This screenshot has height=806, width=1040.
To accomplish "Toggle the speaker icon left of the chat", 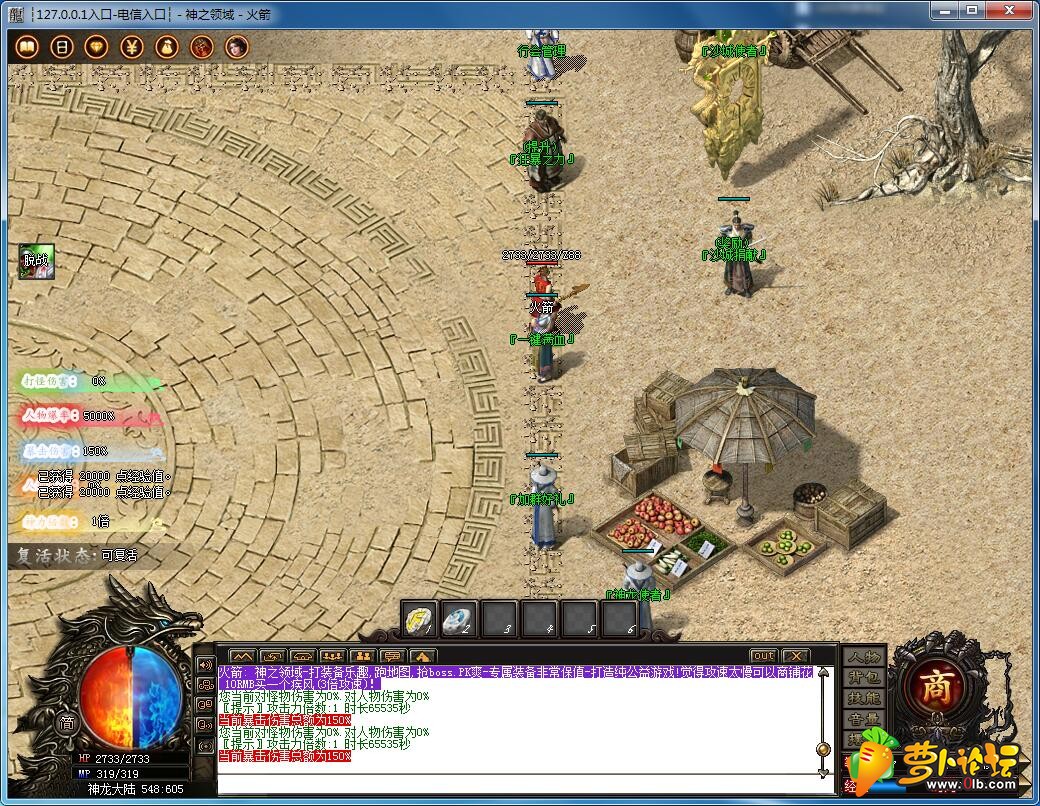I will [205, 664].
